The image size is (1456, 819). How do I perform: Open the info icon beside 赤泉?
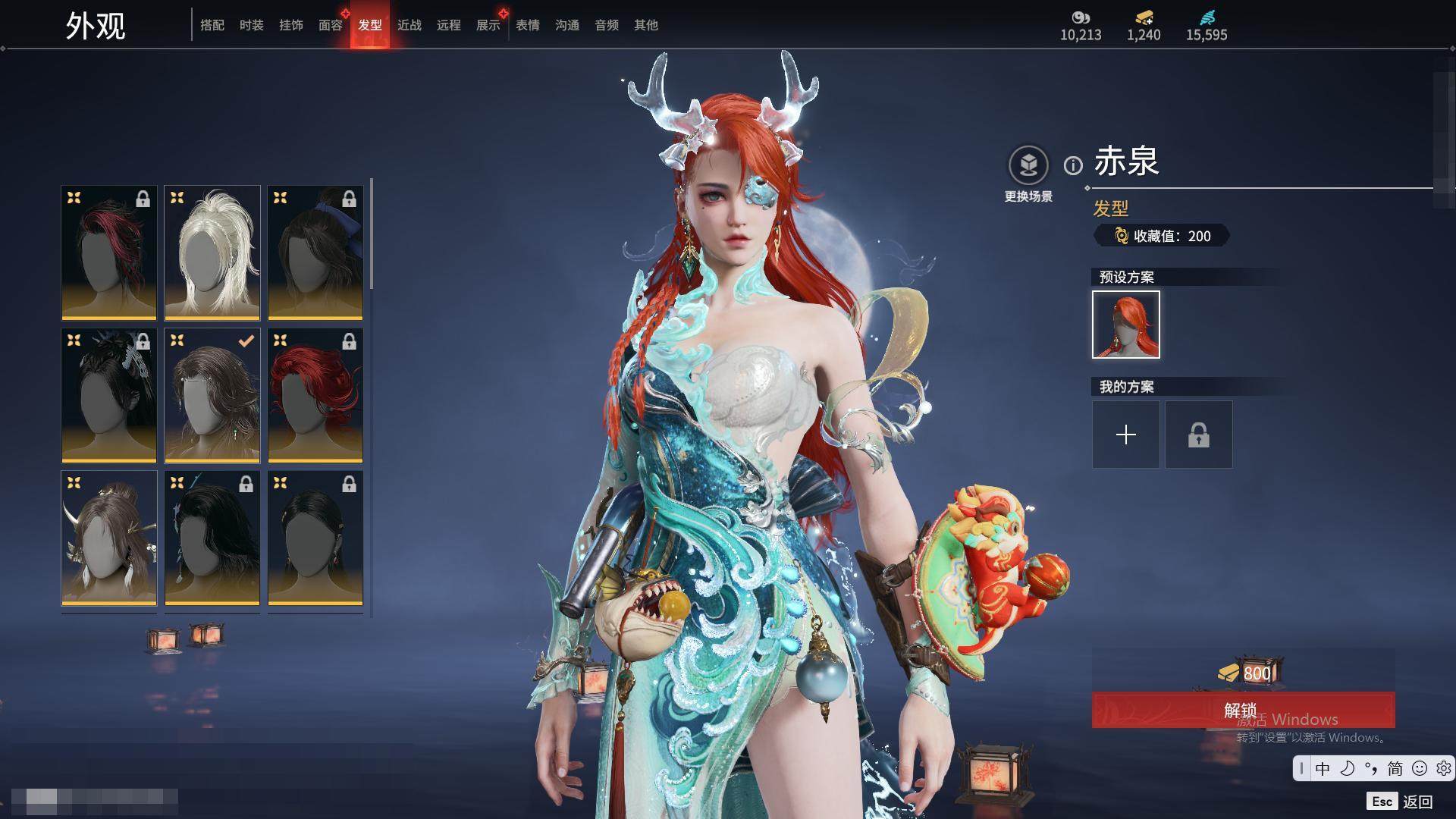click(x=1073, y=165)
